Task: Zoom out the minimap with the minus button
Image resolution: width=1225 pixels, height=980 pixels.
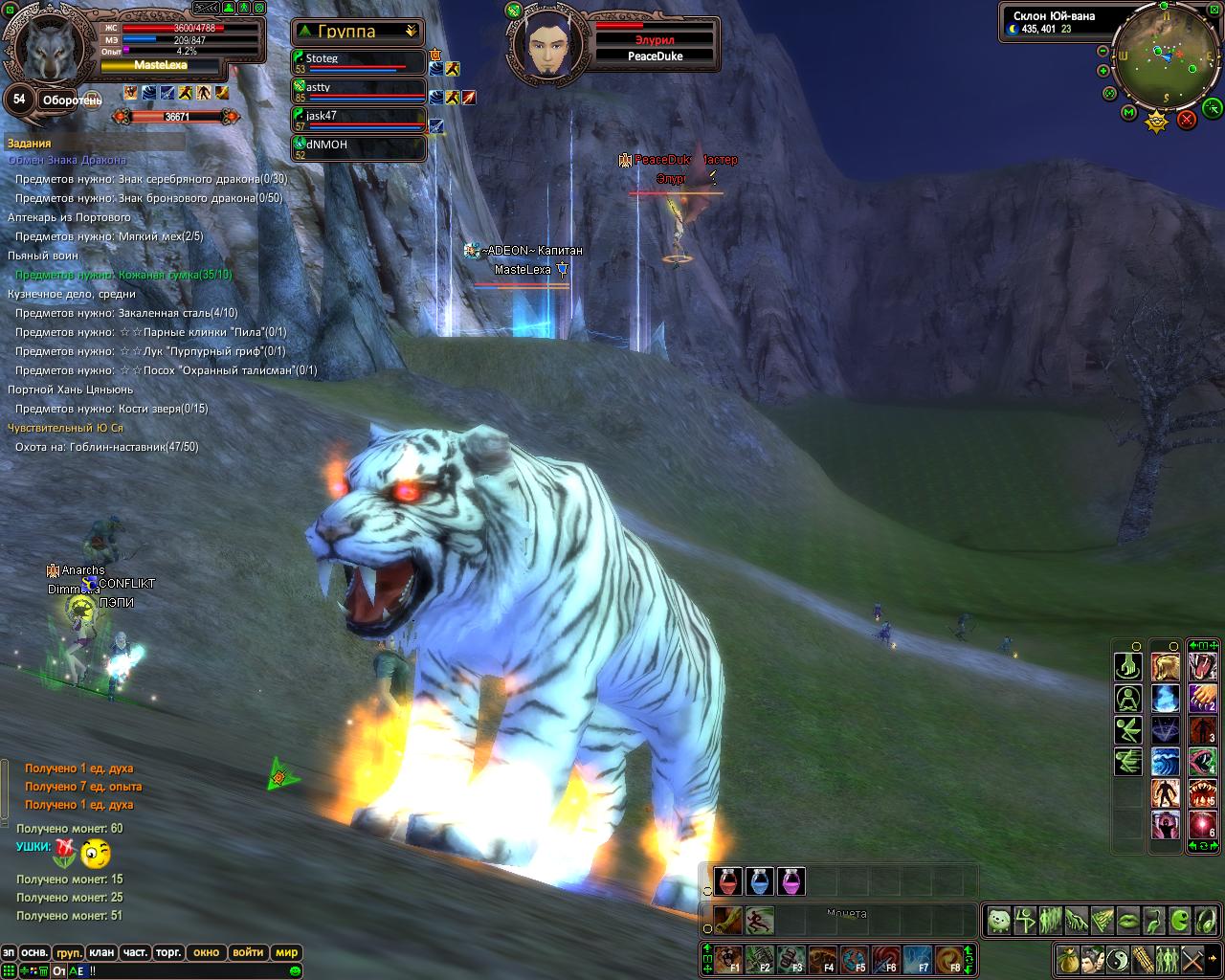Action: pos(1102,51)
